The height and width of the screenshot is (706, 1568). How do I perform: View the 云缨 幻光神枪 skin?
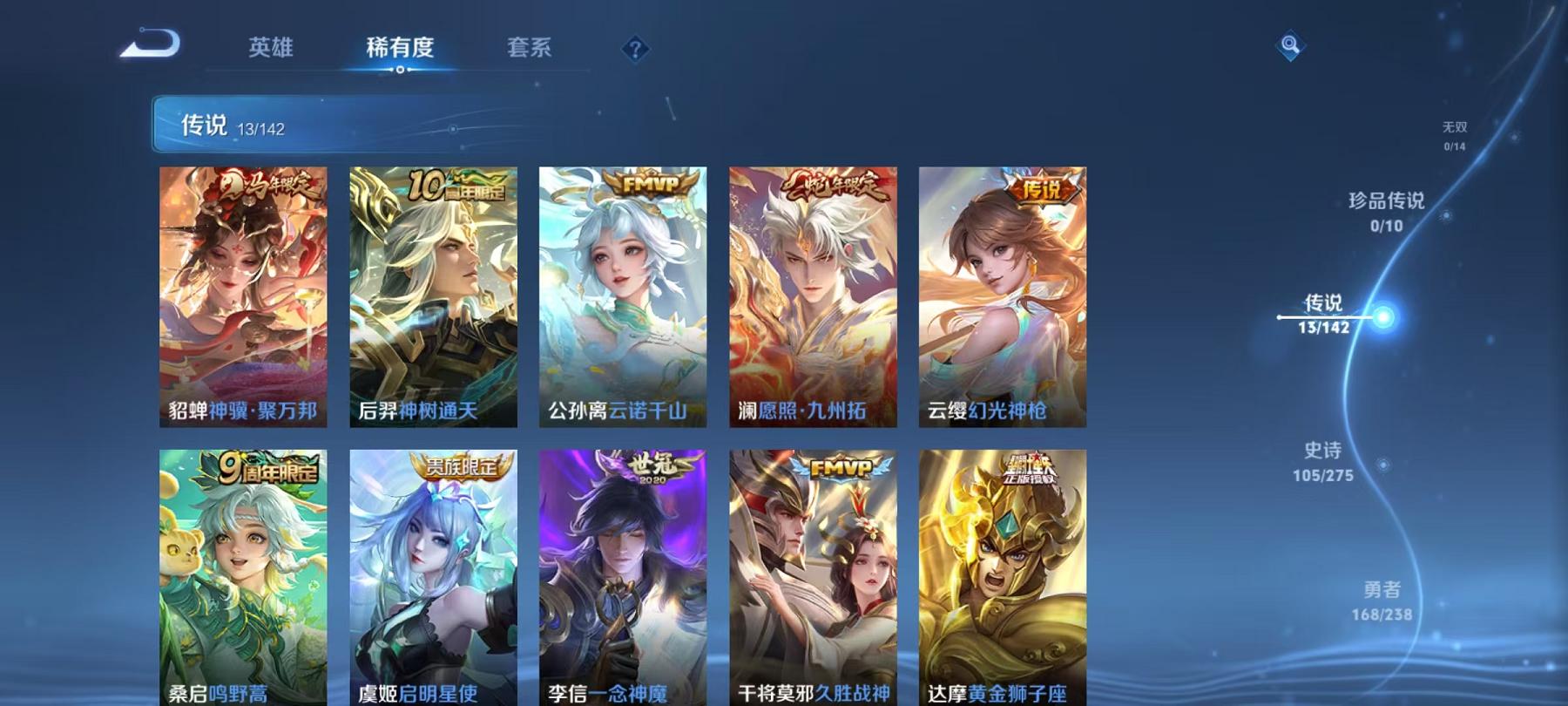[1000, 296]
